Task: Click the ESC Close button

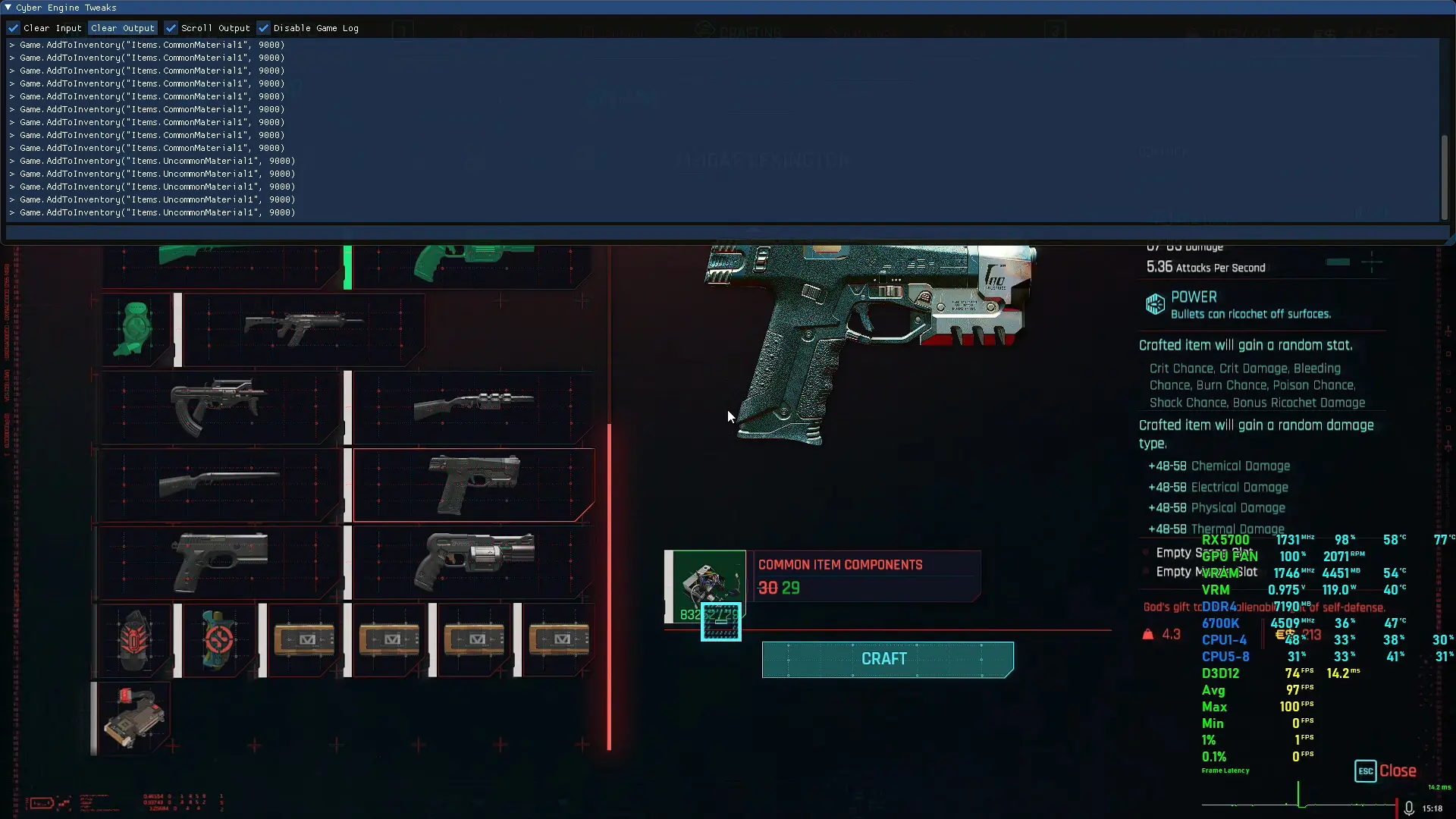Action: pyautogui.click(x=1386, y=770)
